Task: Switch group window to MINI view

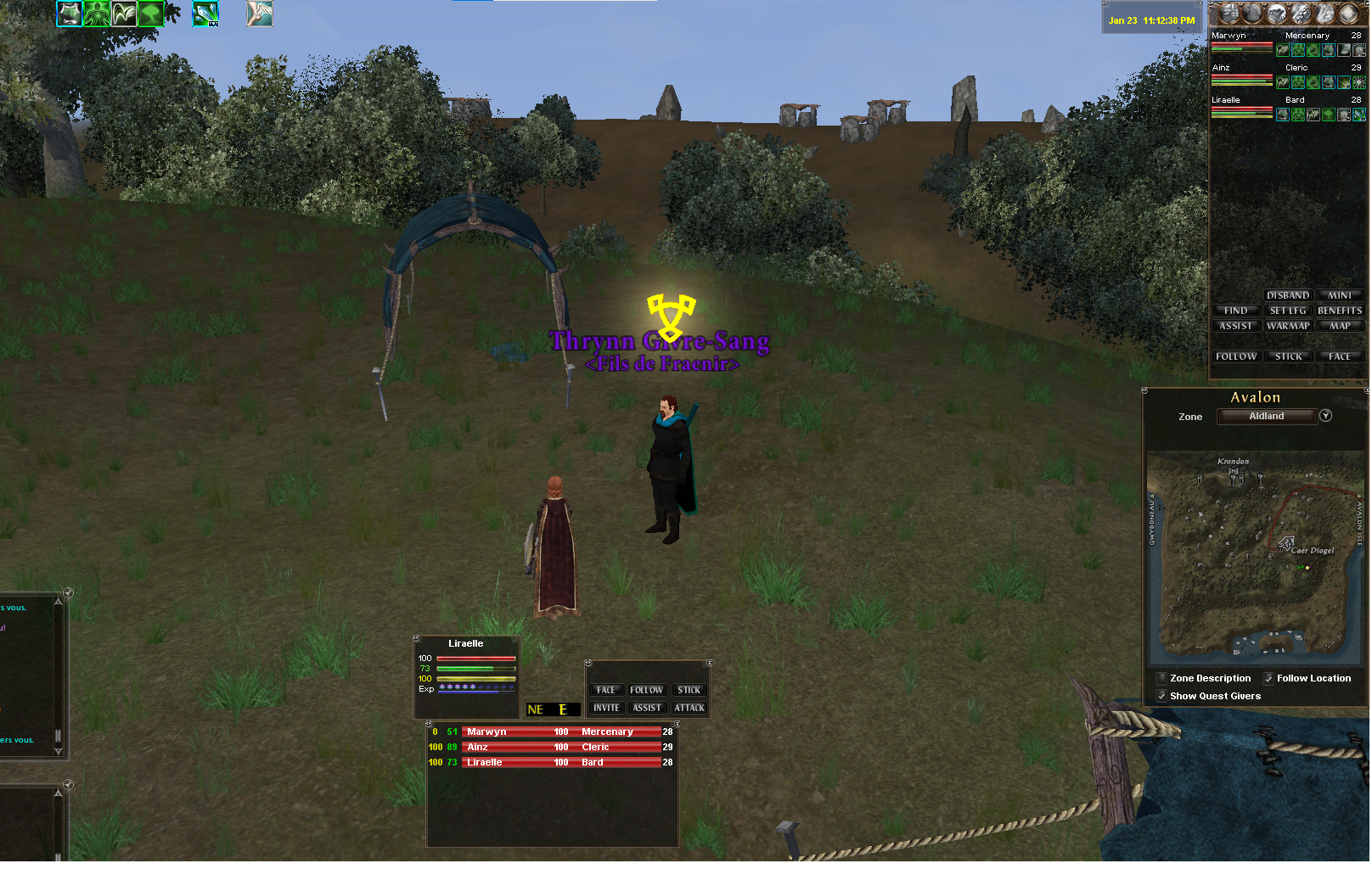Action: [x=1340, y=295]
